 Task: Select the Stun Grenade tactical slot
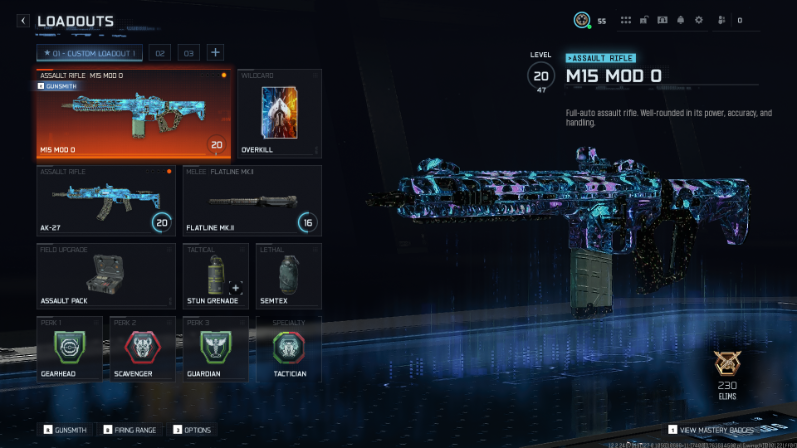pos(215,275)
